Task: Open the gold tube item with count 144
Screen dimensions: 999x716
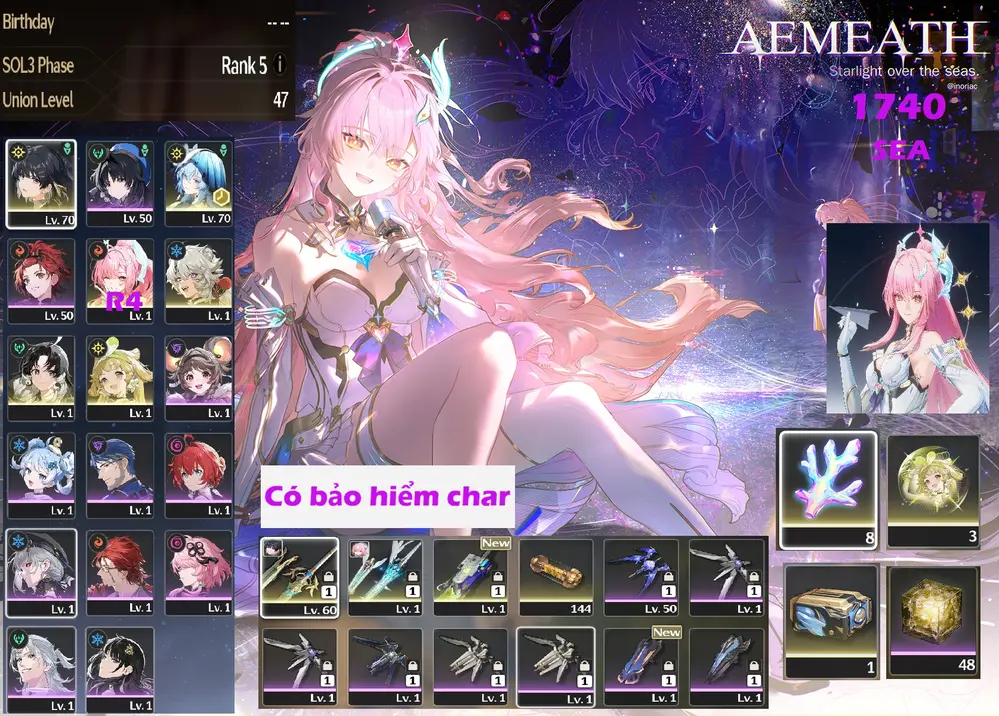Action: (555, 577)
